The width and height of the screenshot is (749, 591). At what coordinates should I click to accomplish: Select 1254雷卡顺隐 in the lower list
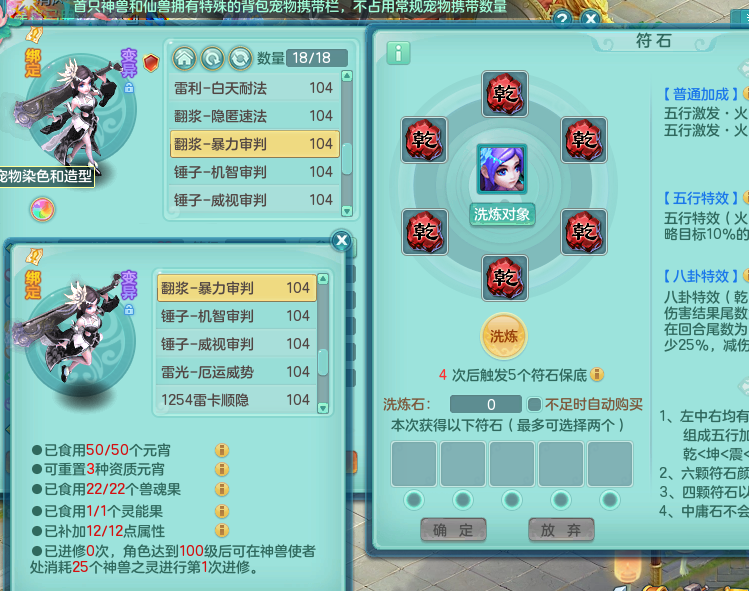coord(235,400)
